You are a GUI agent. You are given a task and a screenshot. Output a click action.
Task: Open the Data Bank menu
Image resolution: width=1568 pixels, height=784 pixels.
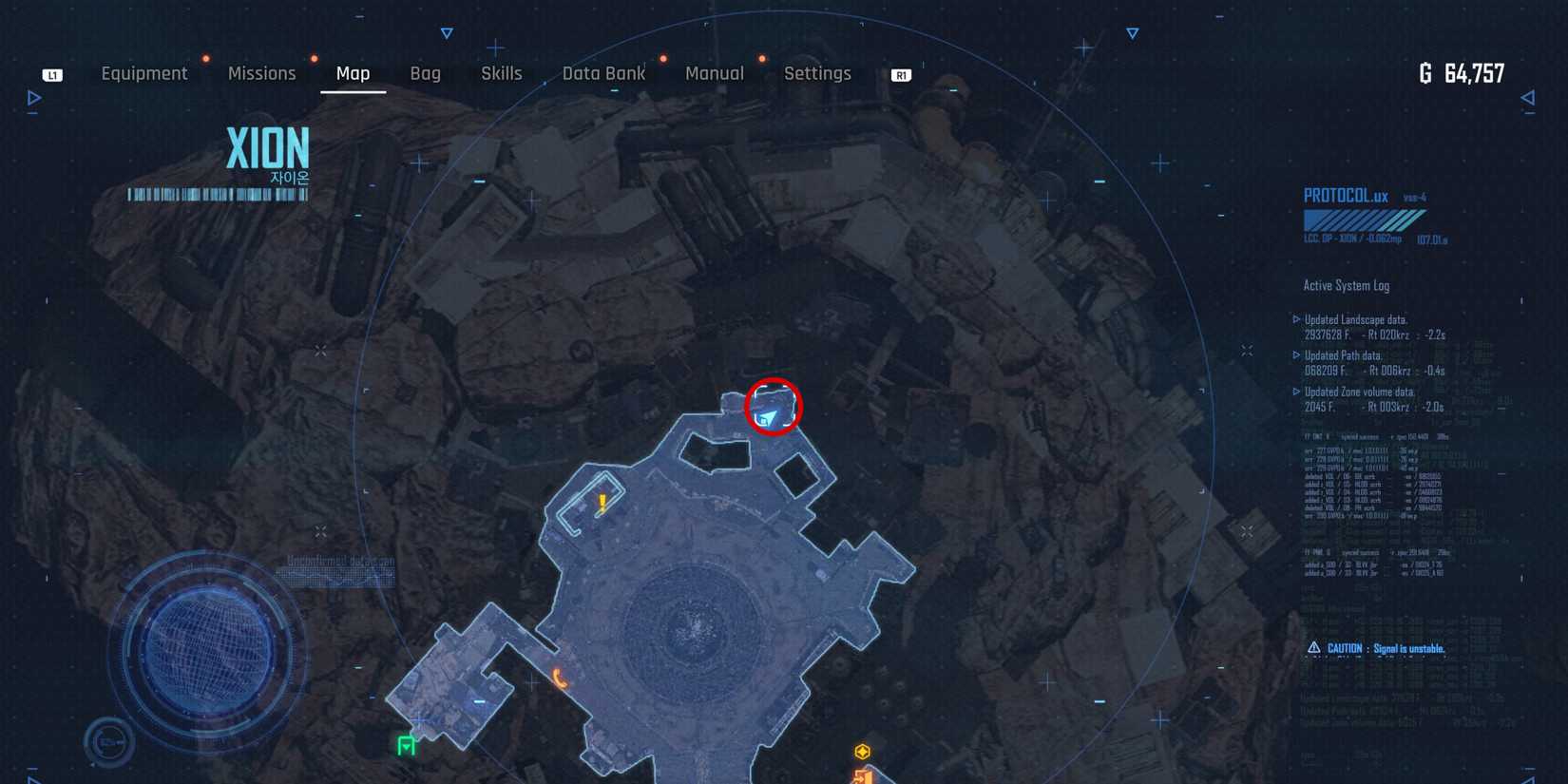click(x=603, y=73)
